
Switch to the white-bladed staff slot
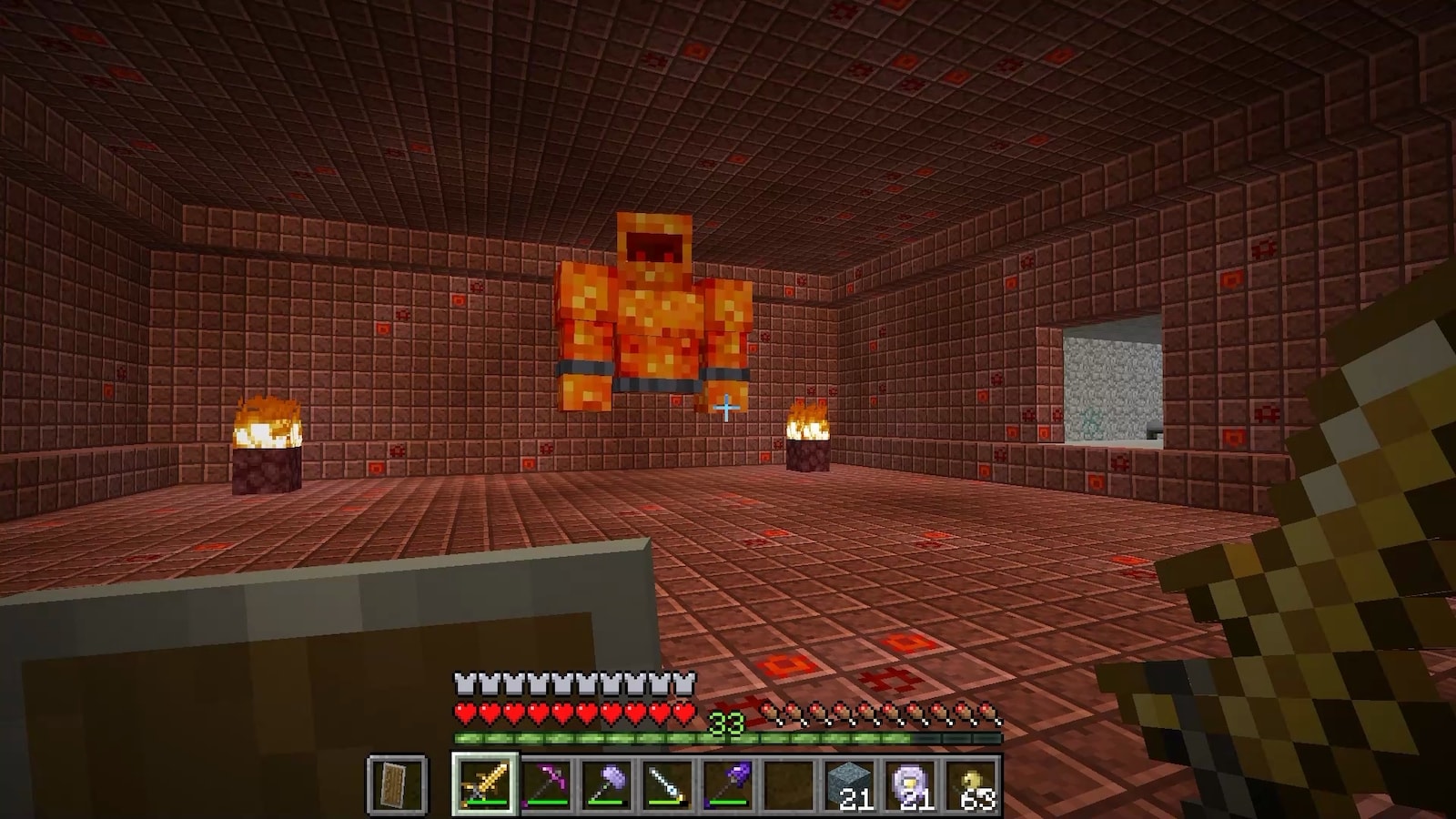tap(668, 783)
